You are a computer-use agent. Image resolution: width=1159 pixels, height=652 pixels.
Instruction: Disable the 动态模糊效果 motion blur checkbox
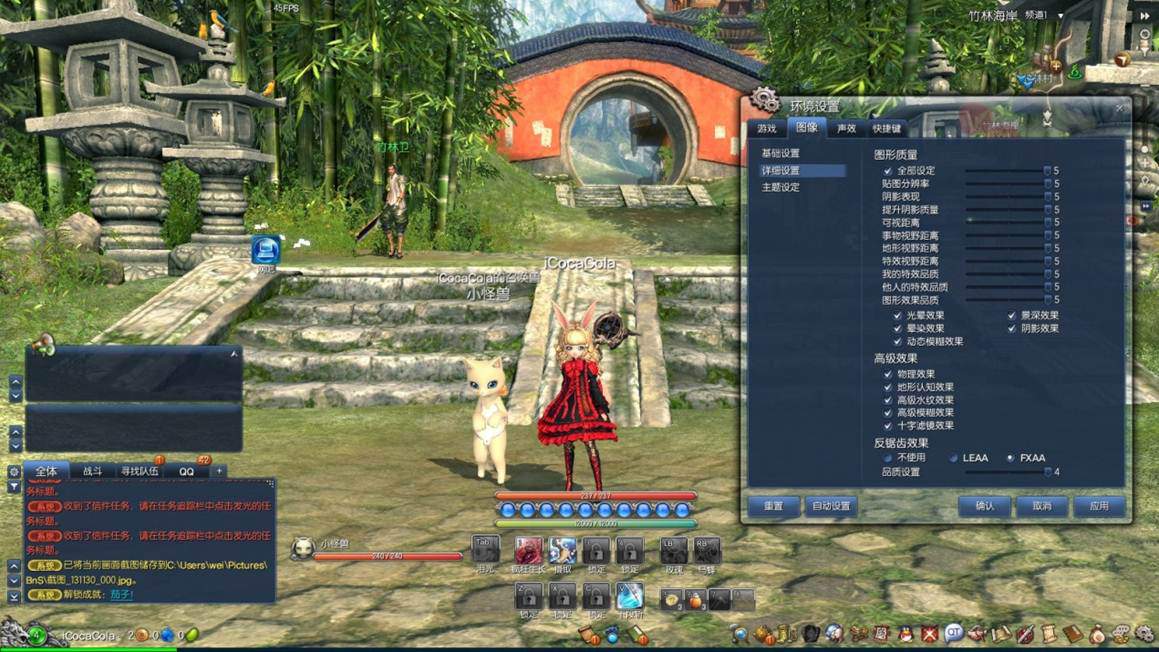coord(897,341)
